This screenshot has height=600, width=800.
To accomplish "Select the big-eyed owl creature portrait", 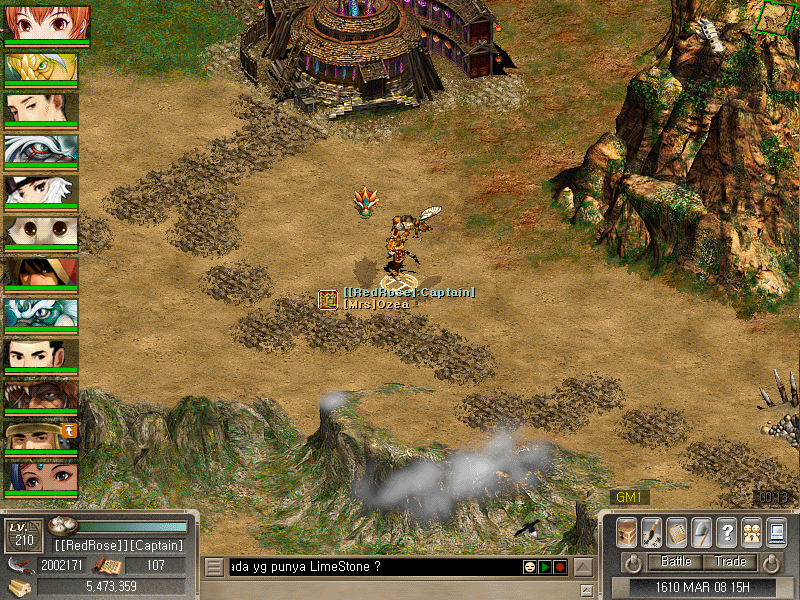I will [41, 232].
